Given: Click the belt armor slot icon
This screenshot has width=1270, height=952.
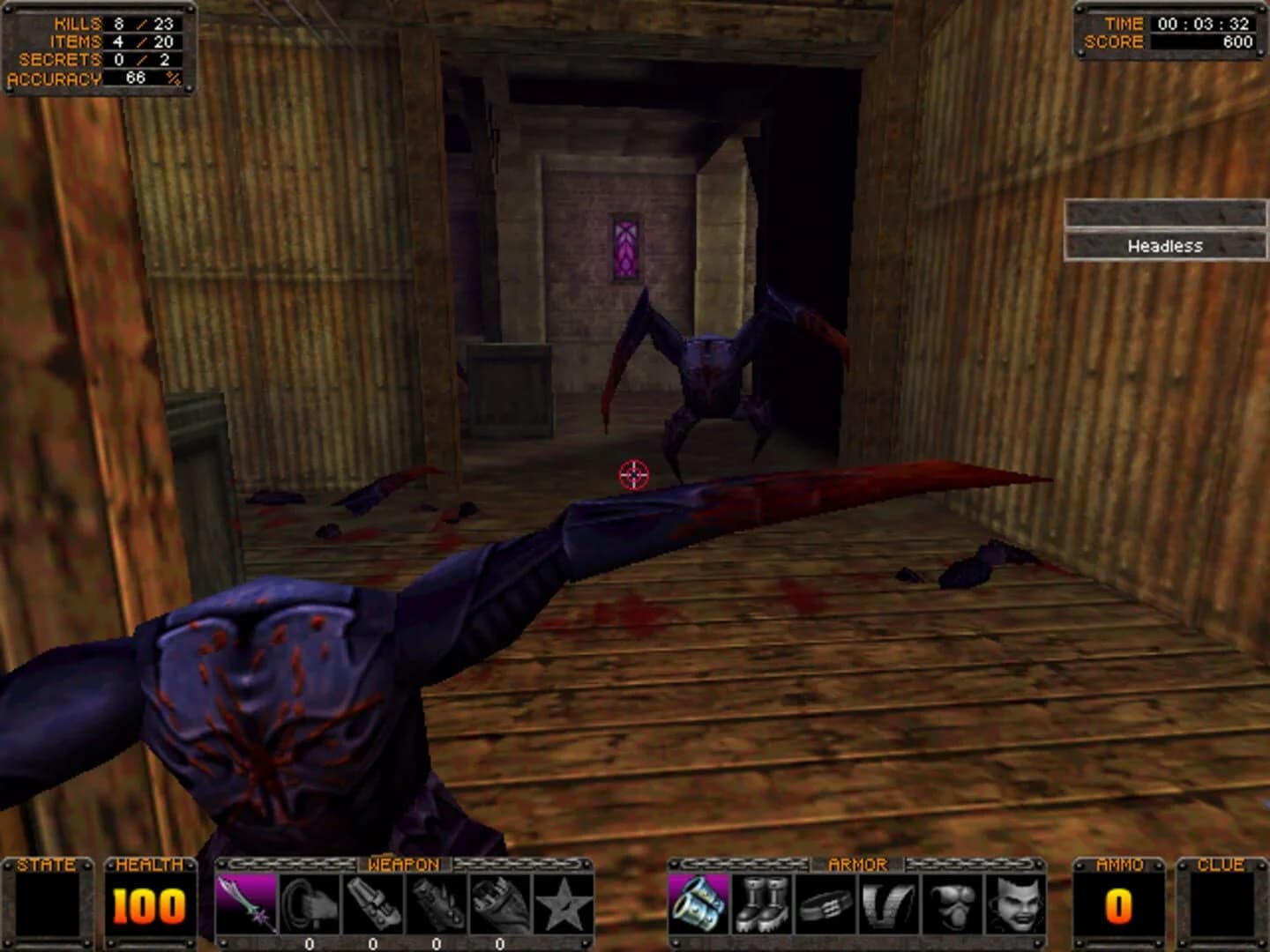Looking at the screenshot, I should pos(825,904).
